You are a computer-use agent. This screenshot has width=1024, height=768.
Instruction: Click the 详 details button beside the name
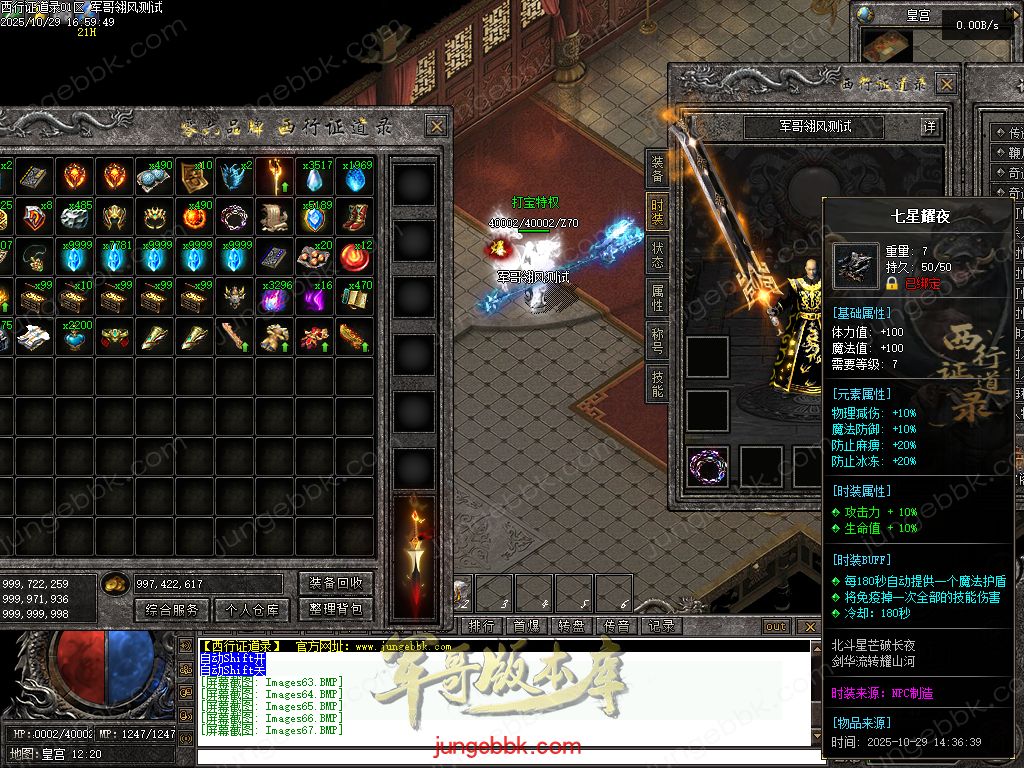click(930, 127)
